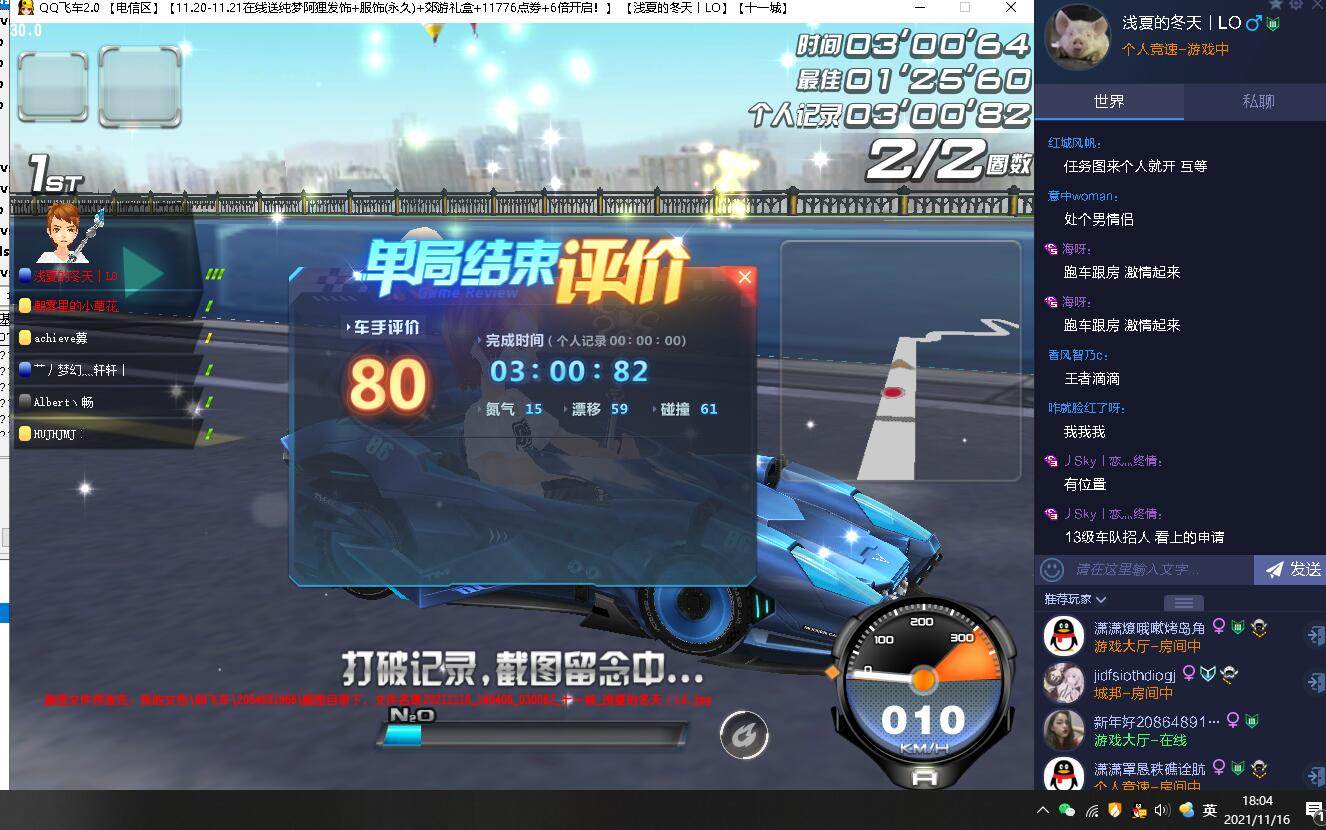The image size is (1326, 830).
Task: Close the 单局结束评价 results dialog
Action: tap(744, 277)
